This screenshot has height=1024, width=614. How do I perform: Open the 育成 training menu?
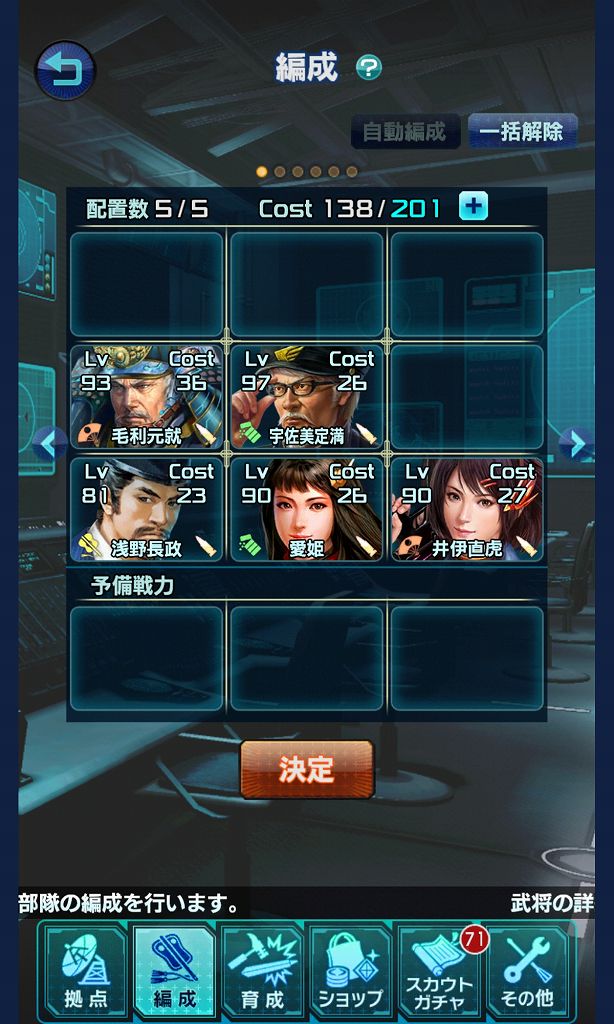click(x=262, y=969)
